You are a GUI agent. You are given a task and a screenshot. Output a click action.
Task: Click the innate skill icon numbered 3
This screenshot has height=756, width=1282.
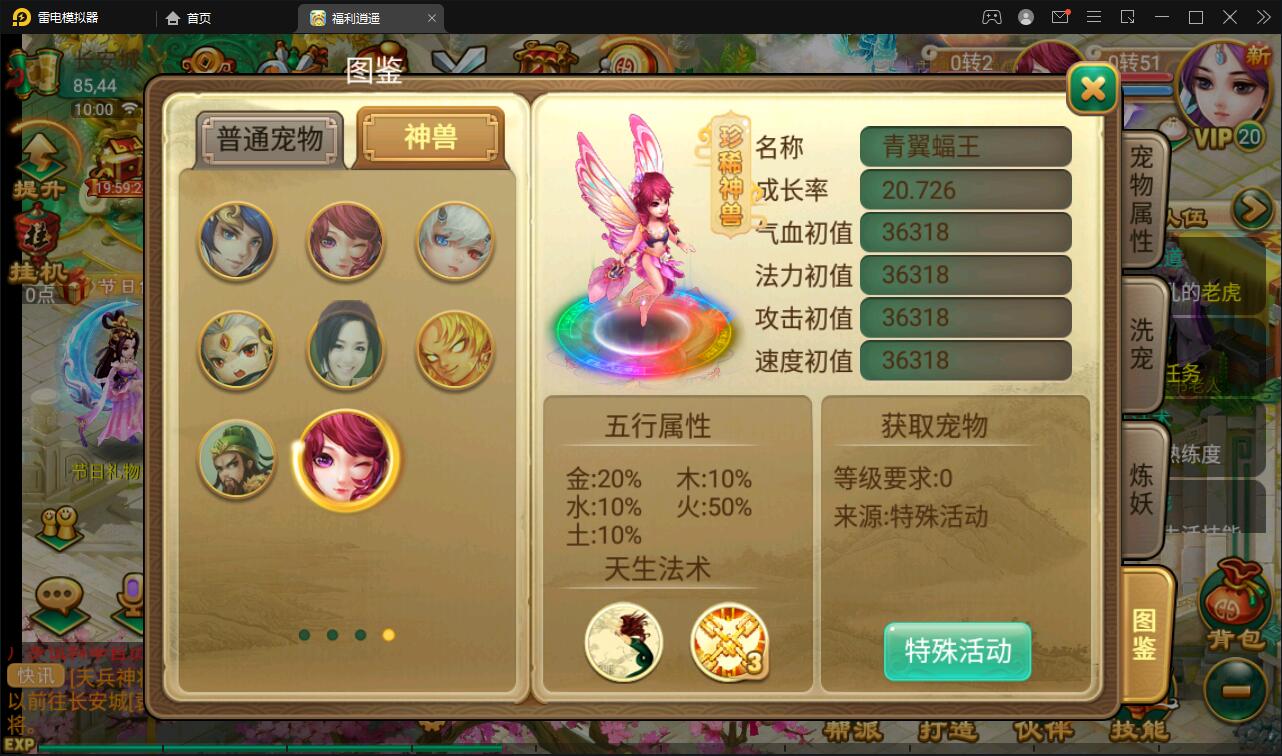729,643
